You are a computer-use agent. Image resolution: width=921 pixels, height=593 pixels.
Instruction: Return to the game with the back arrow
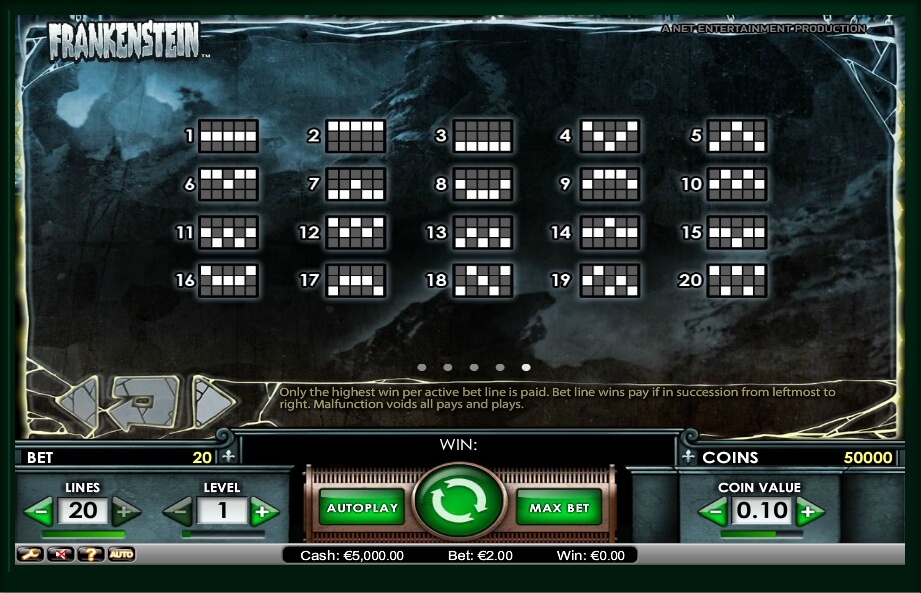145,401
